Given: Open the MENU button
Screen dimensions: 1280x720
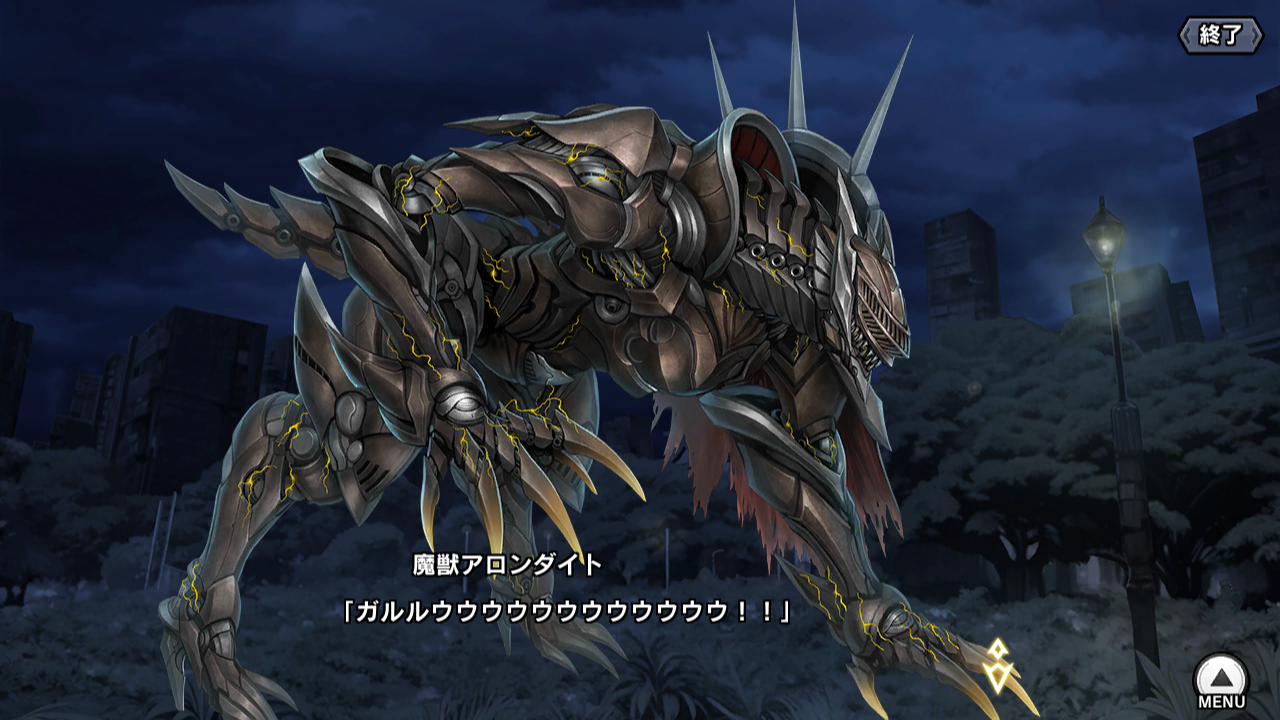Looking at the screenshot, I should [x=1221, y=681].
